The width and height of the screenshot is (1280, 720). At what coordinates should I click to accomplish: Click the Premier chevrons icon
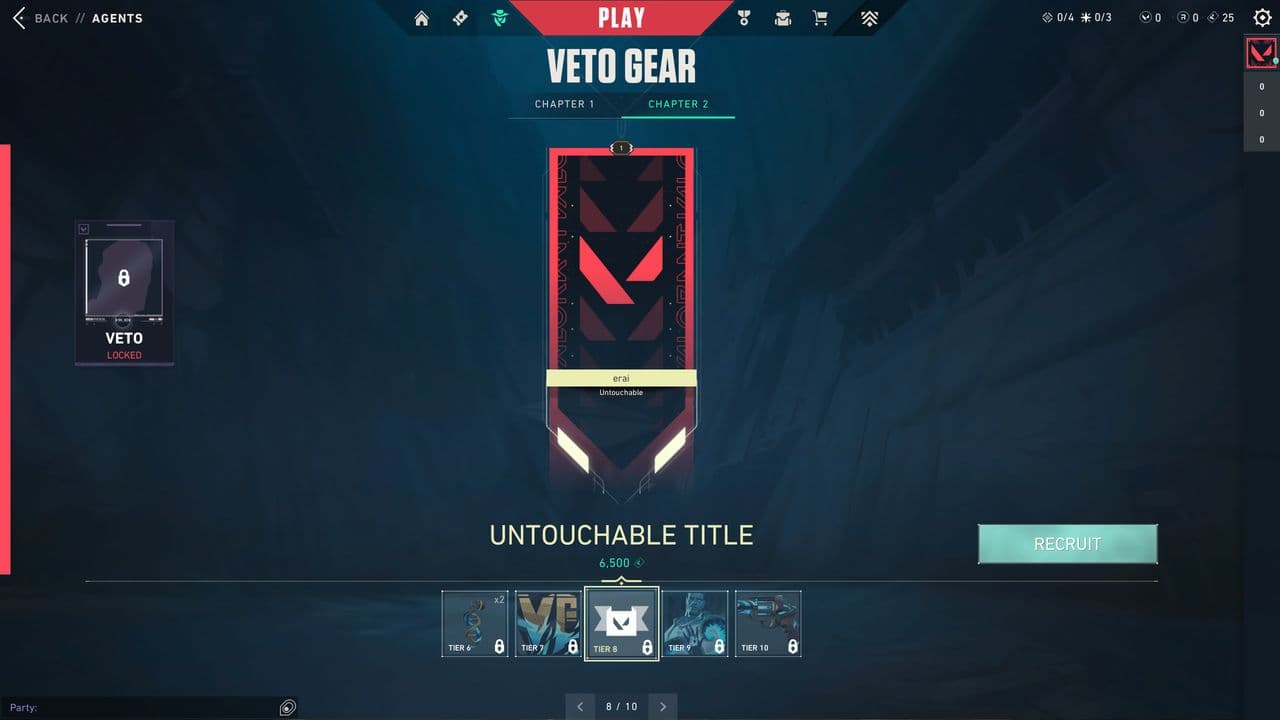pos(868,18)
